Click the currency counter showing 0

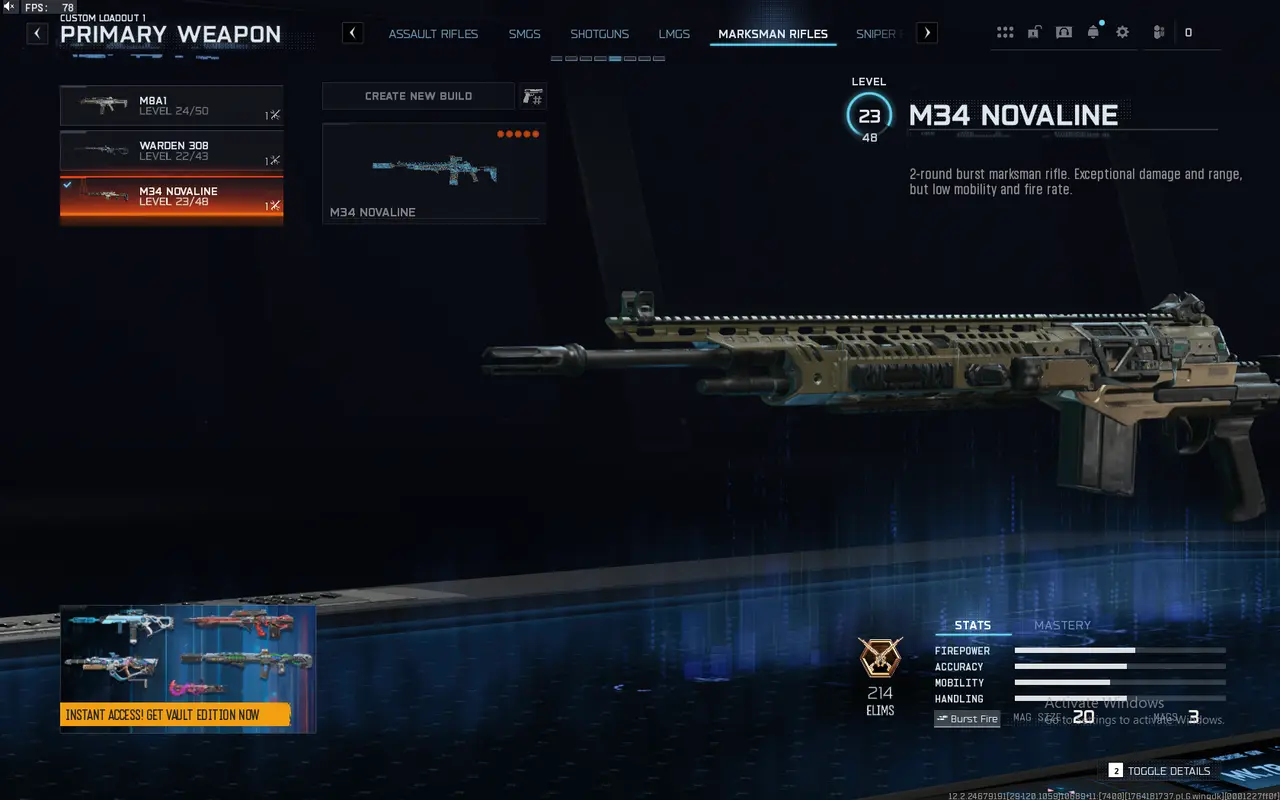[1190, 31]
